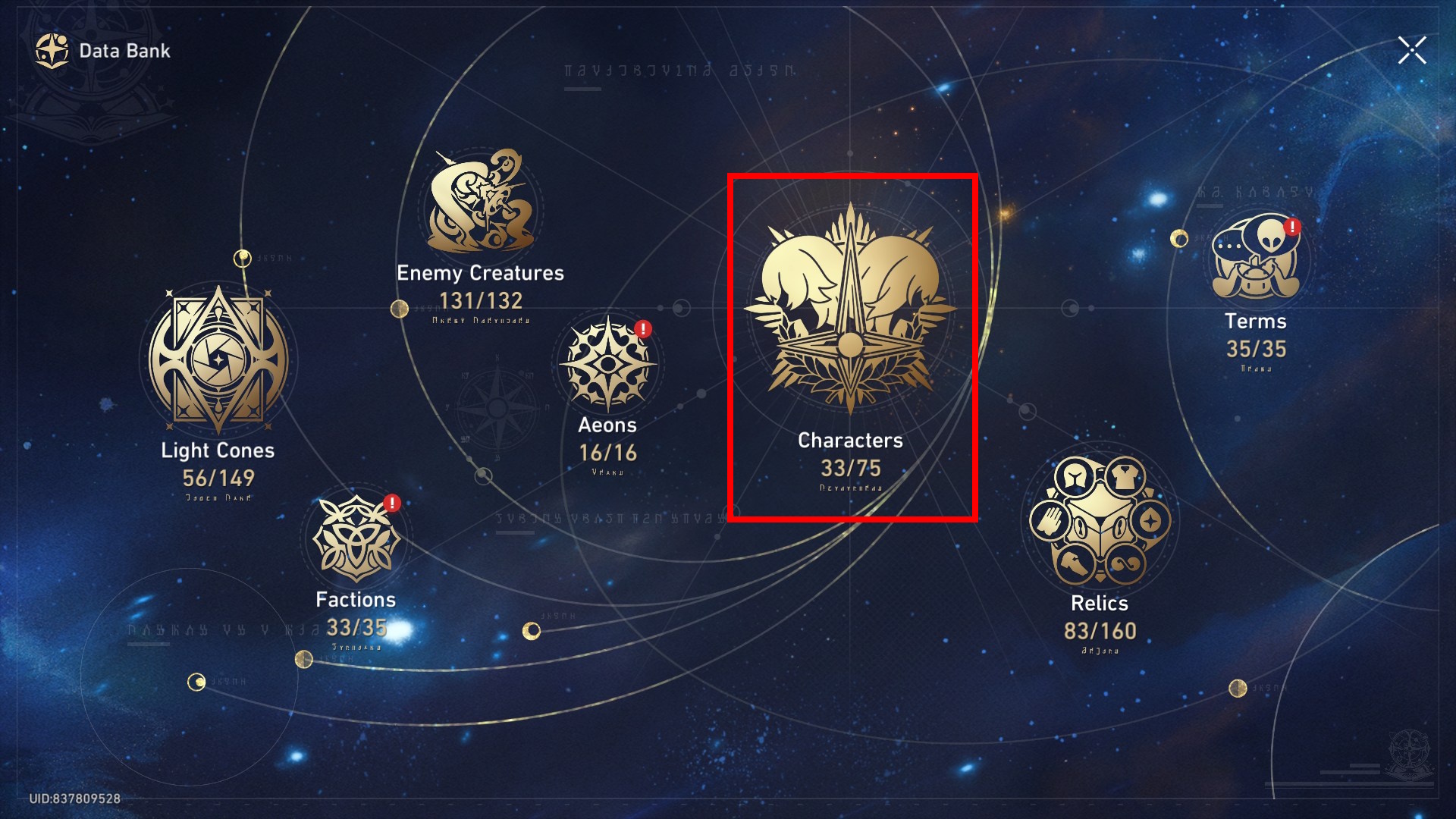Close the Data Bank screen
This screenshot has width=1456, height=819.
click(1411, 51)
